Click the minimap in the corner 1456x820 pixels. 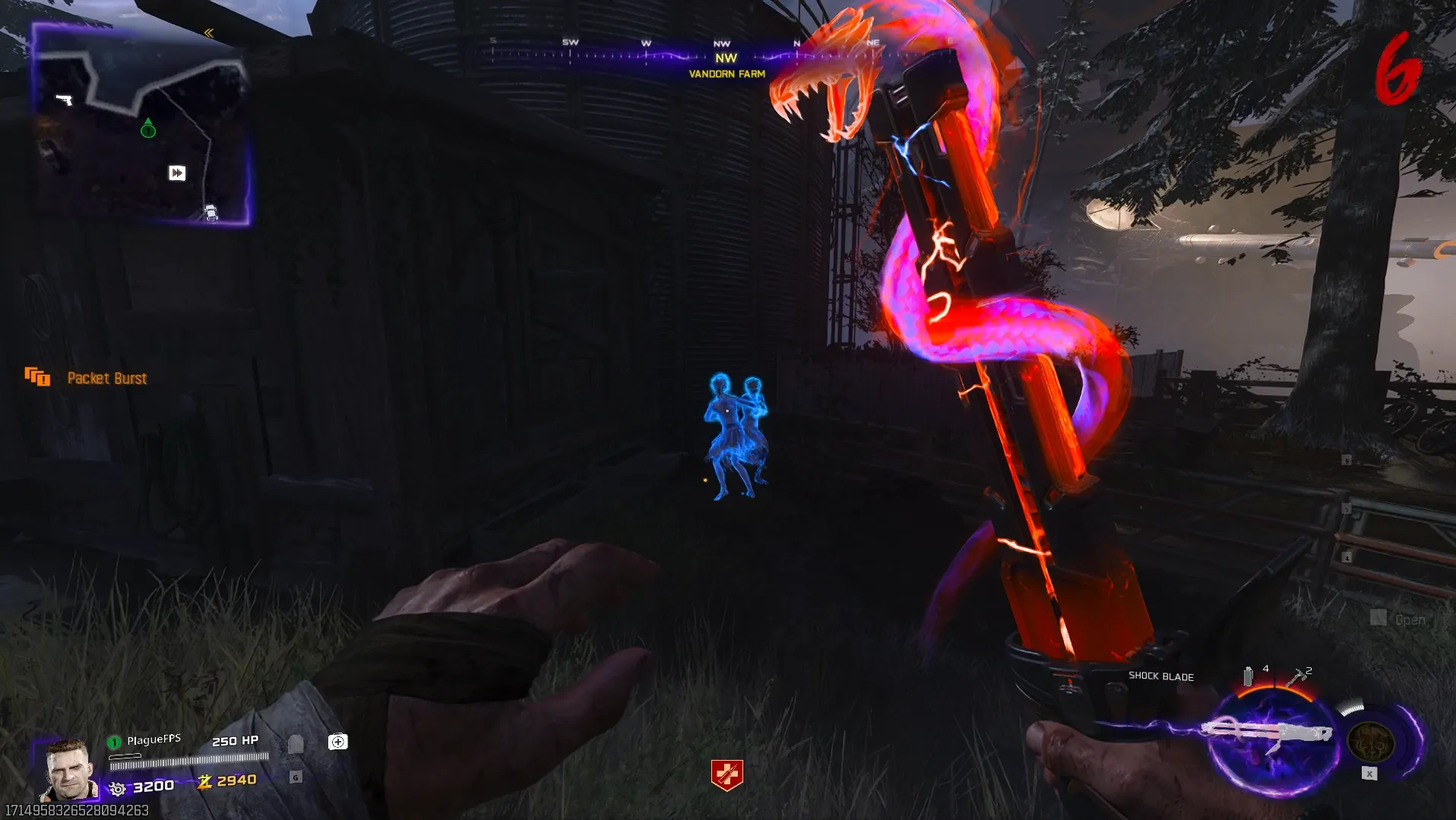point(141,125)
